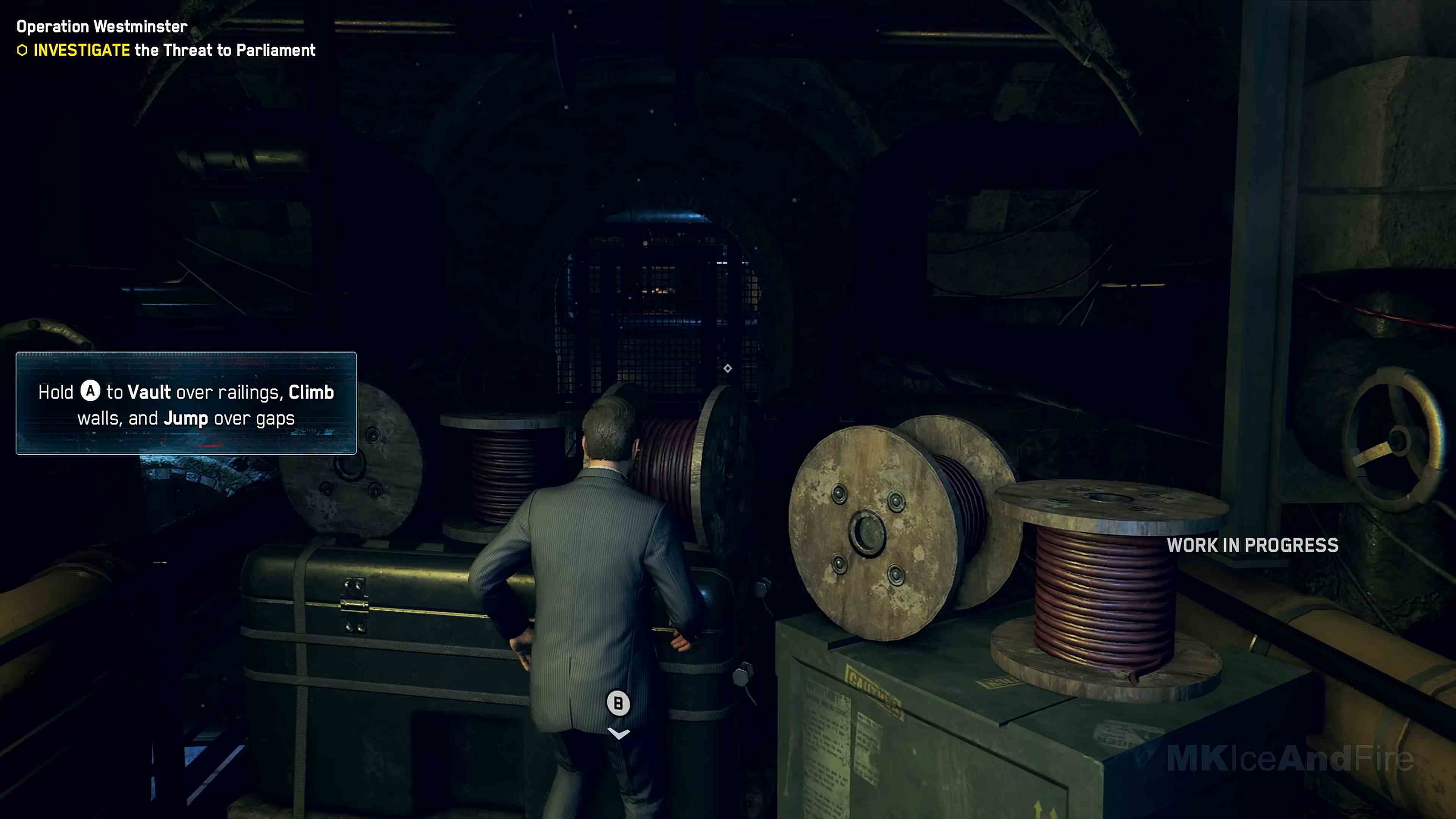The image size is (1456, 819).
Task: Click the A button icon in the tutorial popup
Action: (x=90, y=392)
